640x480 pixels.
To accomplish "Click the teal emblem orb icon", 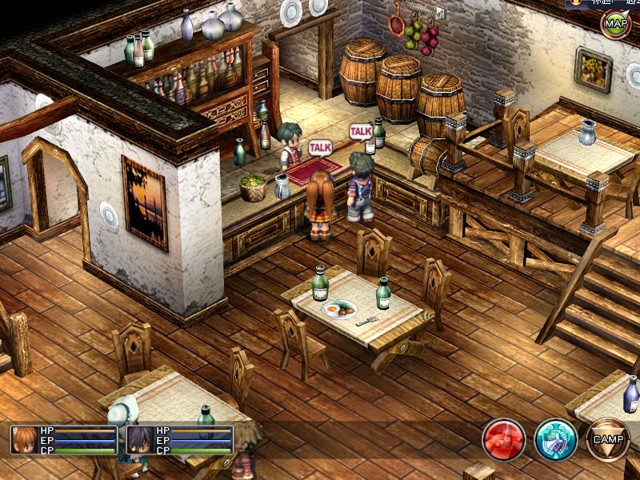I will pyautogui.click(x=555, y=440).
